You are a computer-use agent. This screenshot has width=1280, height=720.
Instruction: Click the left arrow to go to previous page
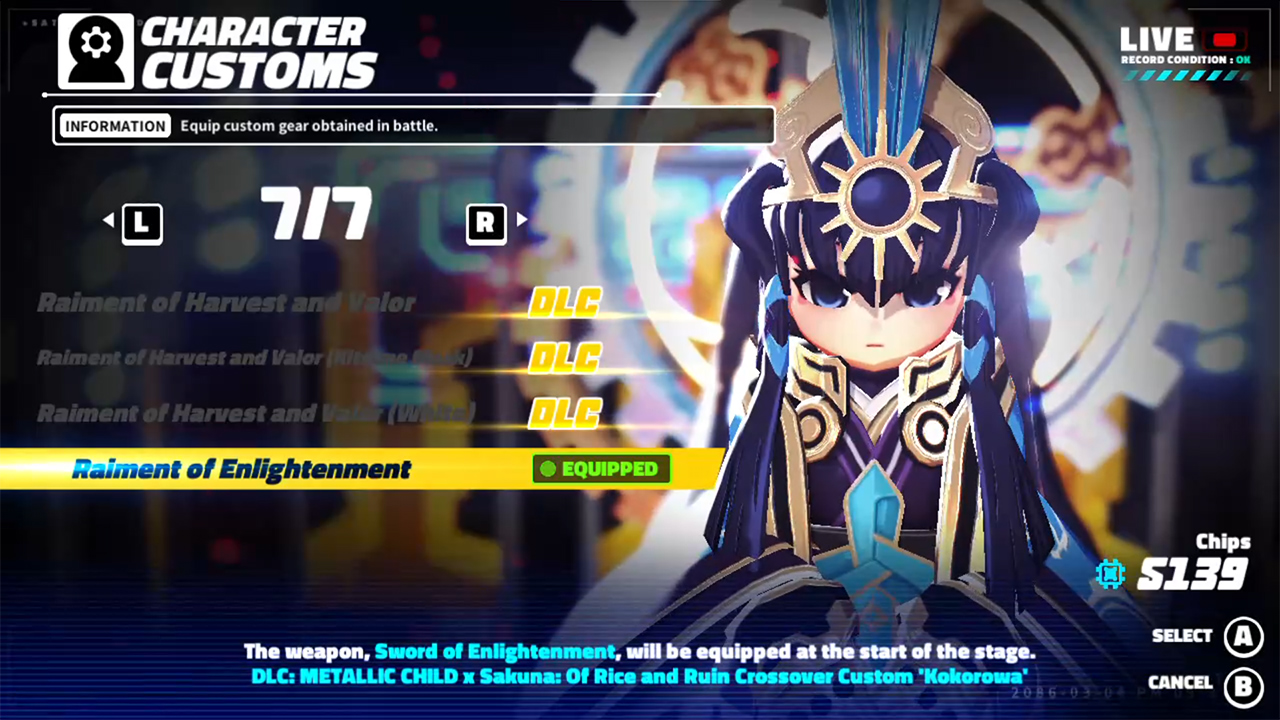pos(109,221)
